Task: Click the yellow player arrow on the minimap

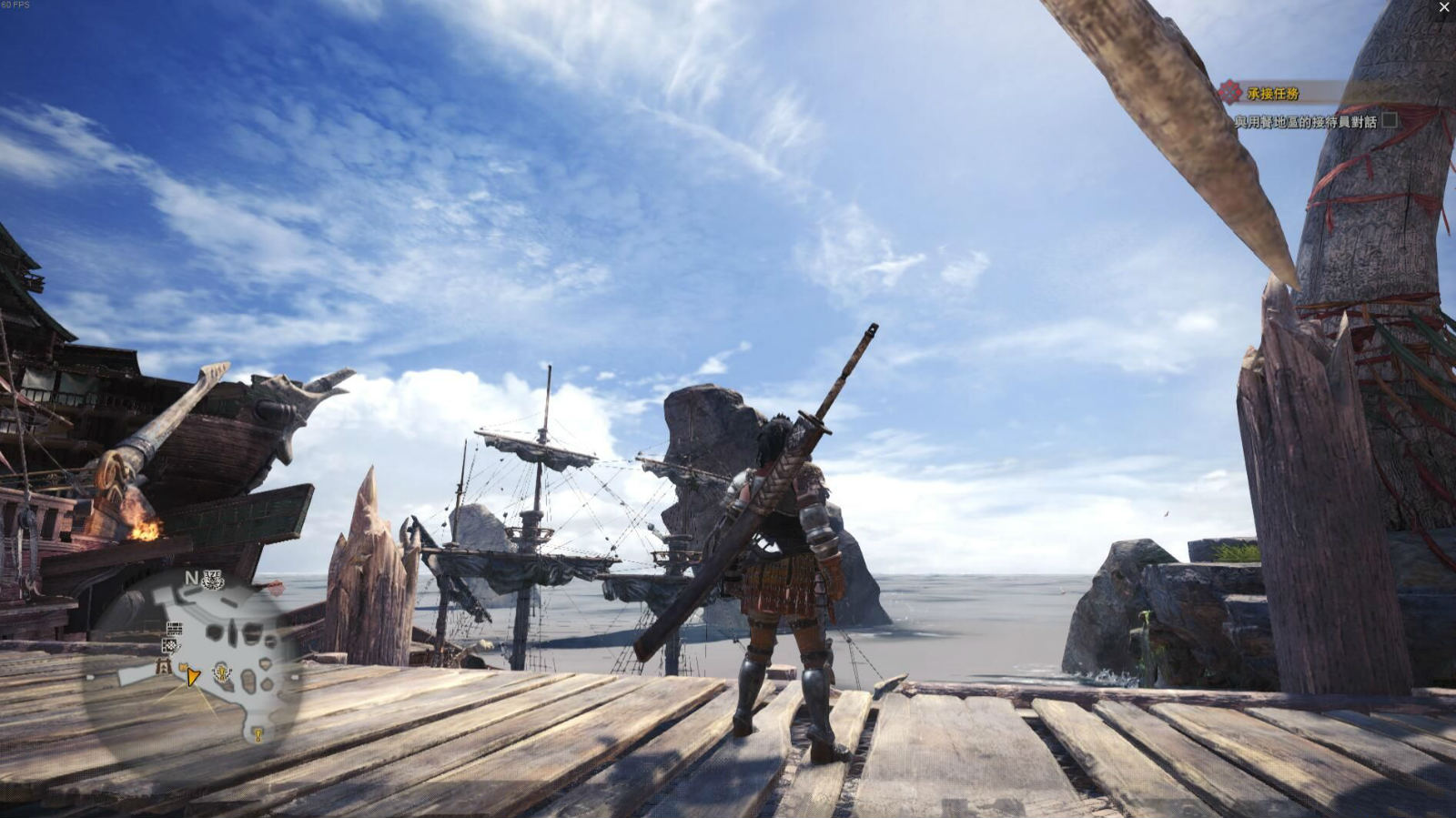Action: 192,675
